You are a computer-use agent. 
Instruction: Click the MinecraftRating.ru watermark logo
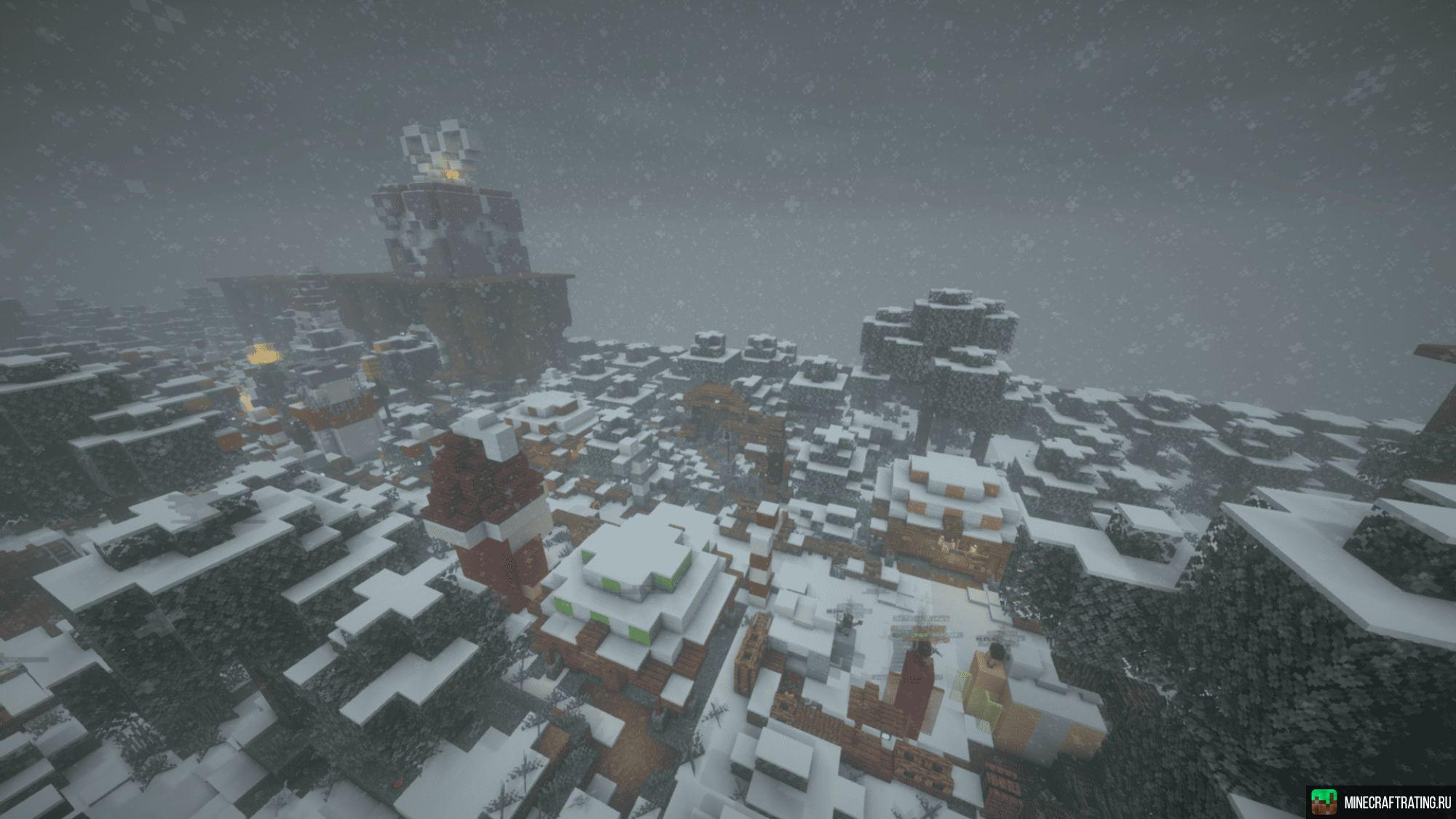tap(1324, 801)
